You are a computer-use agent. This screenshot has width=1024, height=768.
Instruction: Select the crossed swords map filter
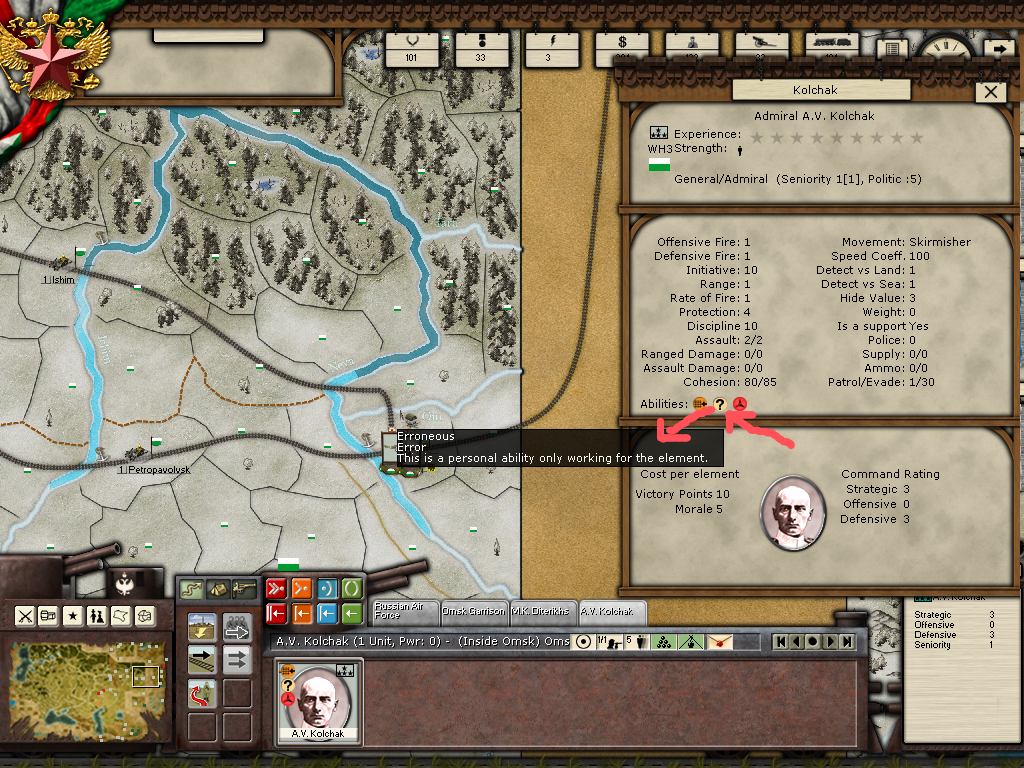25,615
